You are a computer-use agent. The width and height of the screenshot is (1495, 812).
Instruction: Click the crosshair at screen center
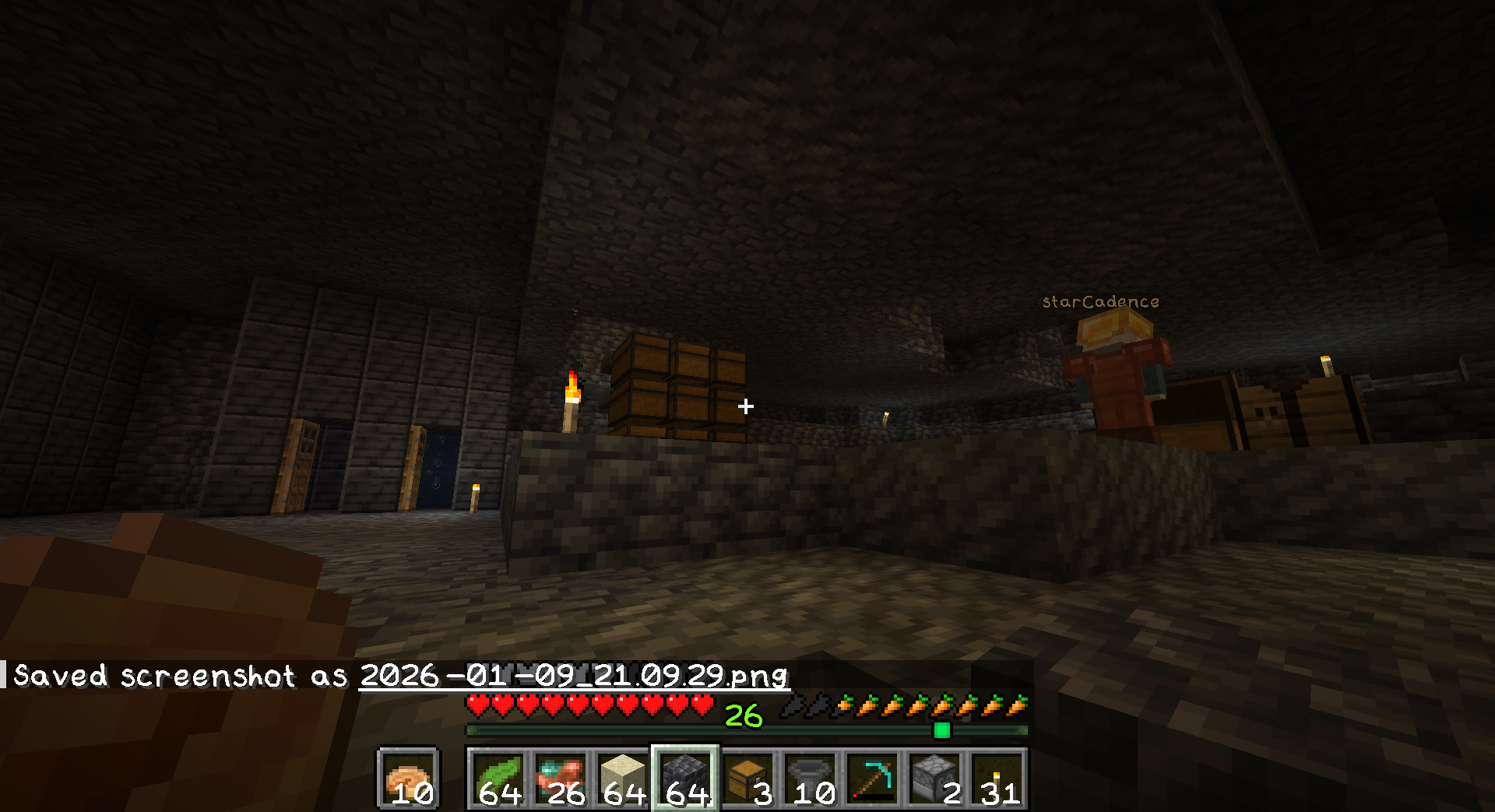(x=747, y=404)
